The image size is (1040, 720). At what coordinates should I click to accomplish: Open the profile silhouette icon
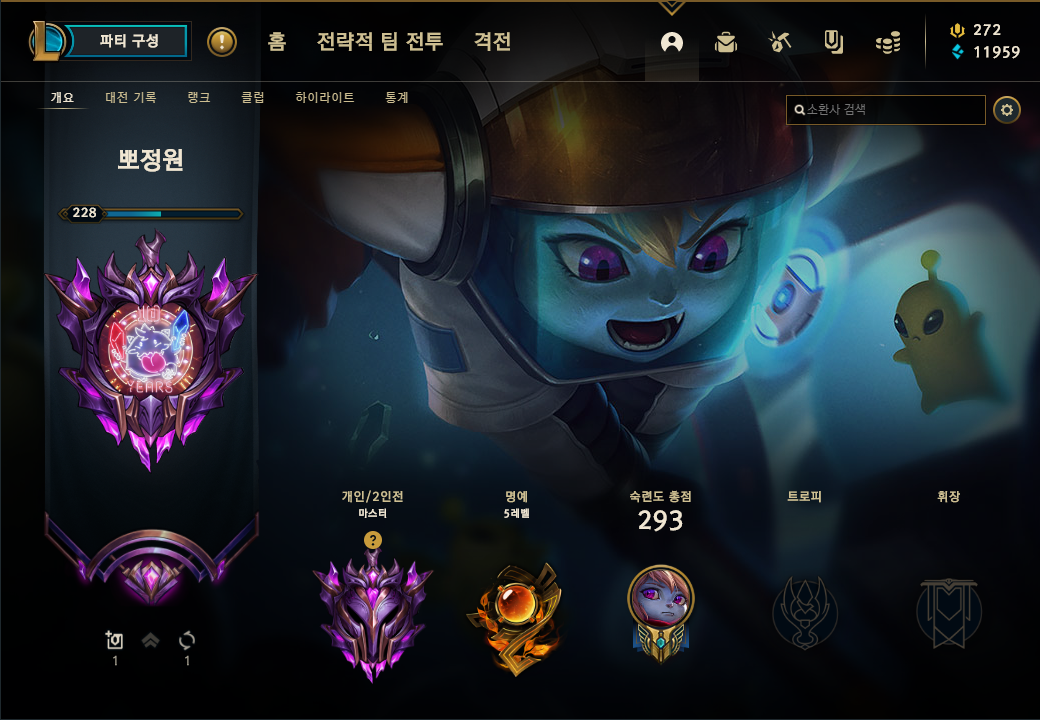tap(672, 42)
